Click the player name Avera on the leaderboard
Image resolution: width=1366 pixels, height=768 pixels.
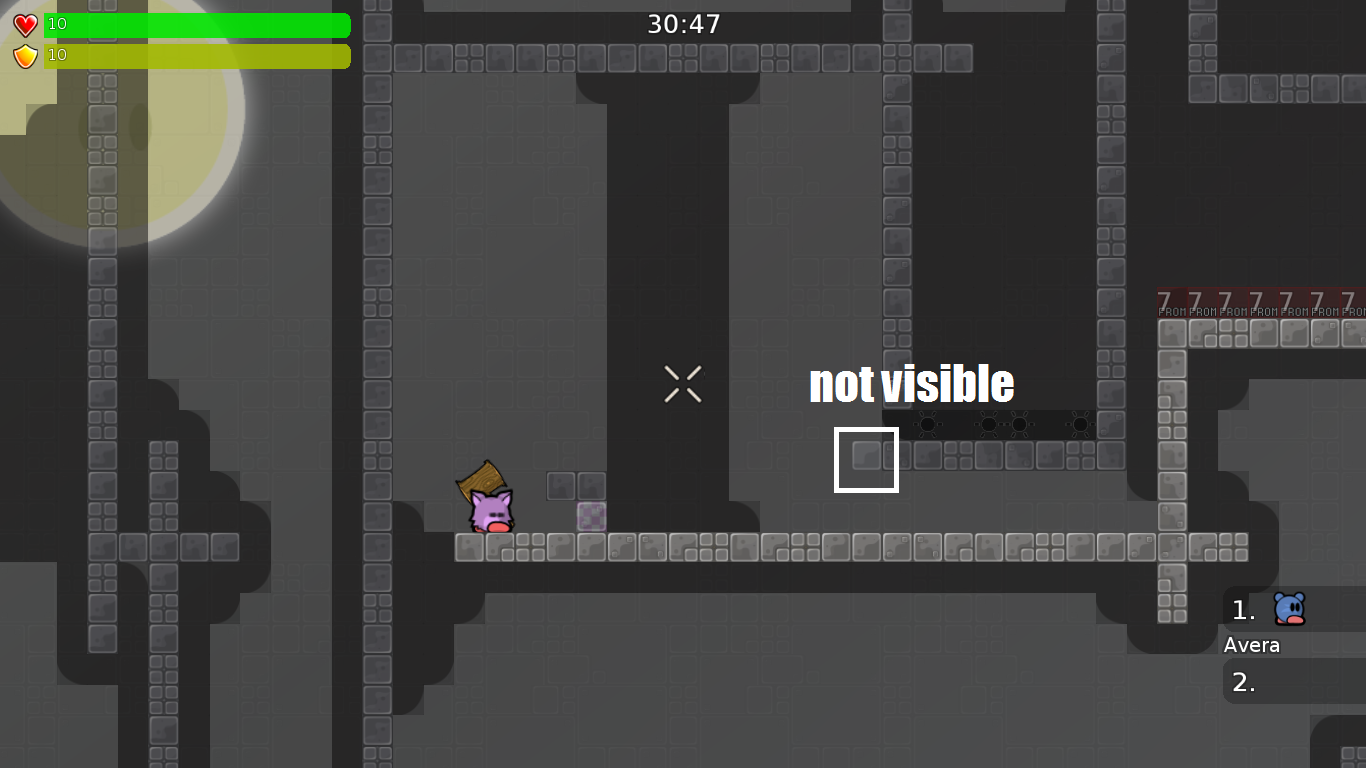tap(1252, 645)
